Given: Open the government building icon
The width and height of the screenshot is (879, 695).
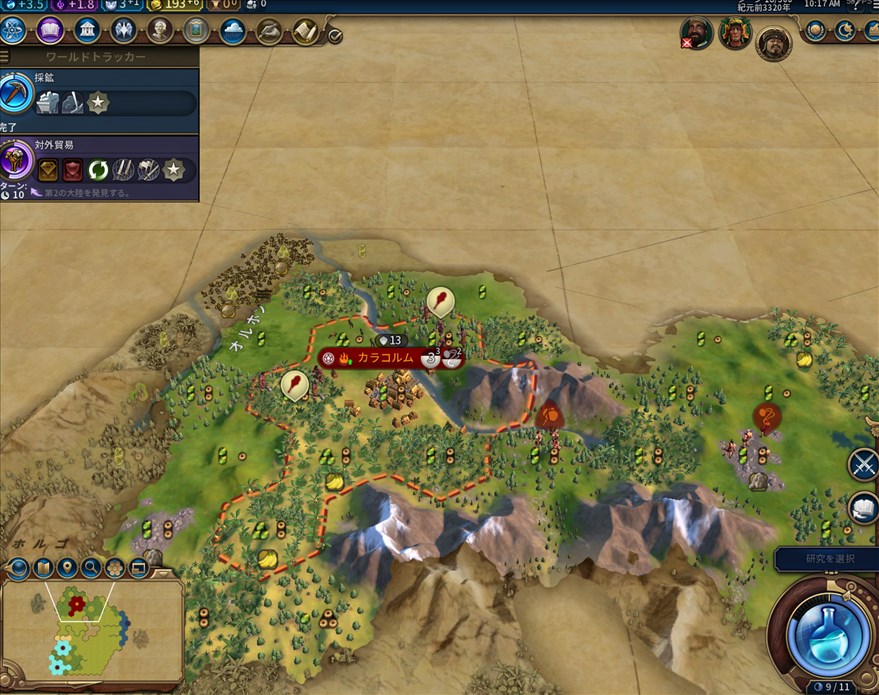Looking at the screenshot, I should (87, 30).
